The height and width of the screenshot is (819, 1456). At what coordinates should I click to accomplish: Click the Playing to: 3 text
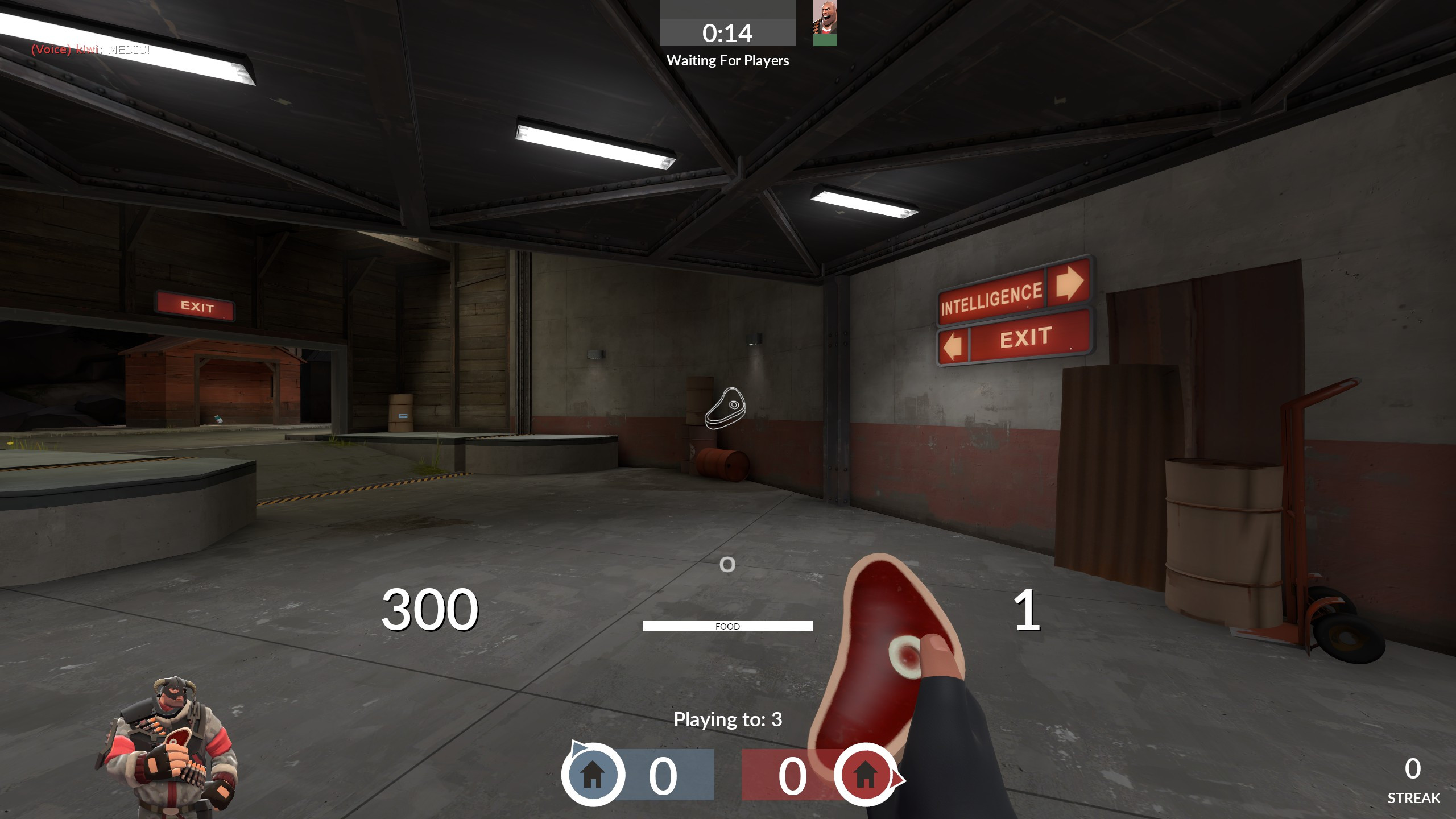(728, 719)
